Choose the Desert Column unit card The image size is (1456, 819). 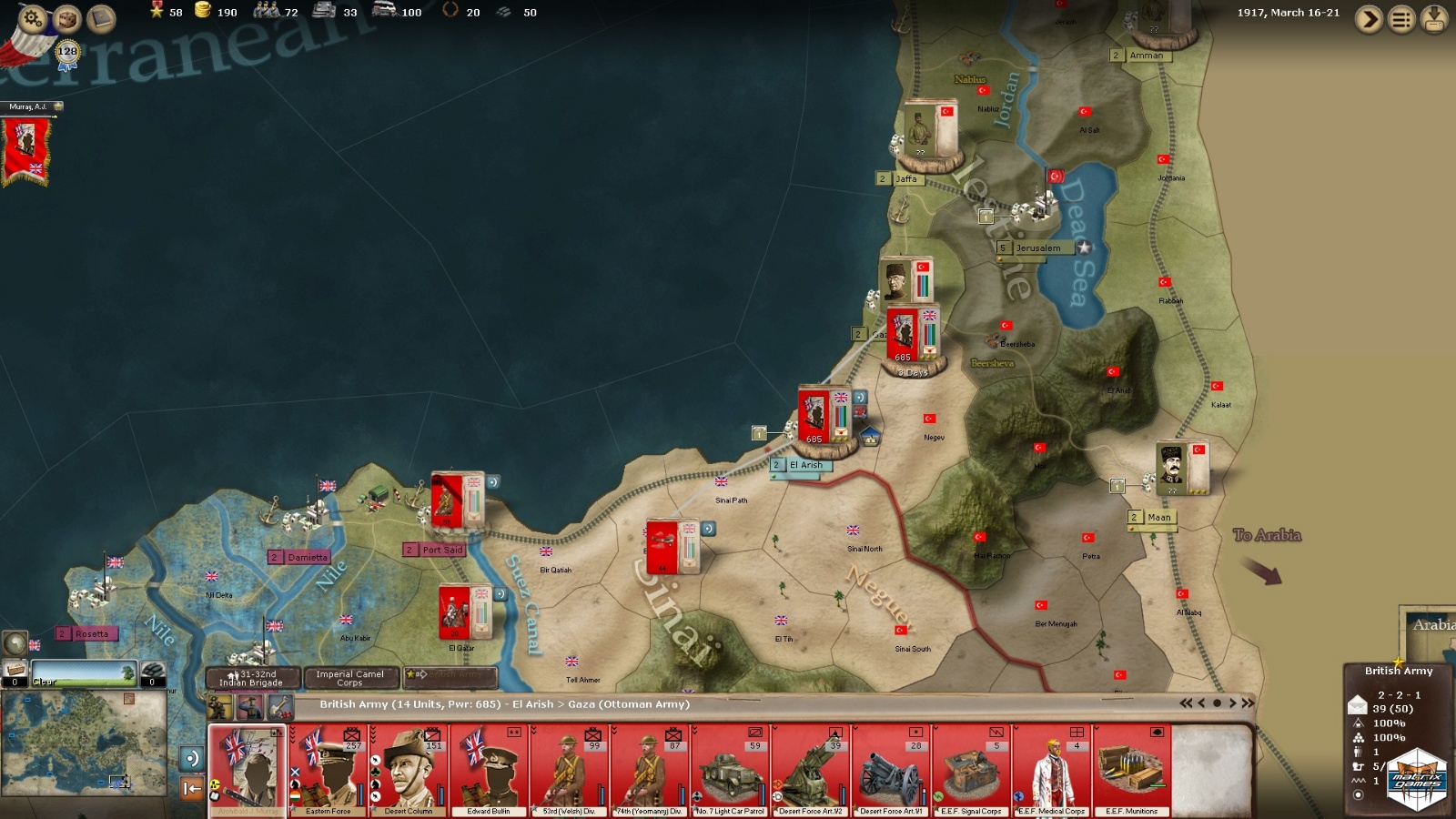(409, 770)
